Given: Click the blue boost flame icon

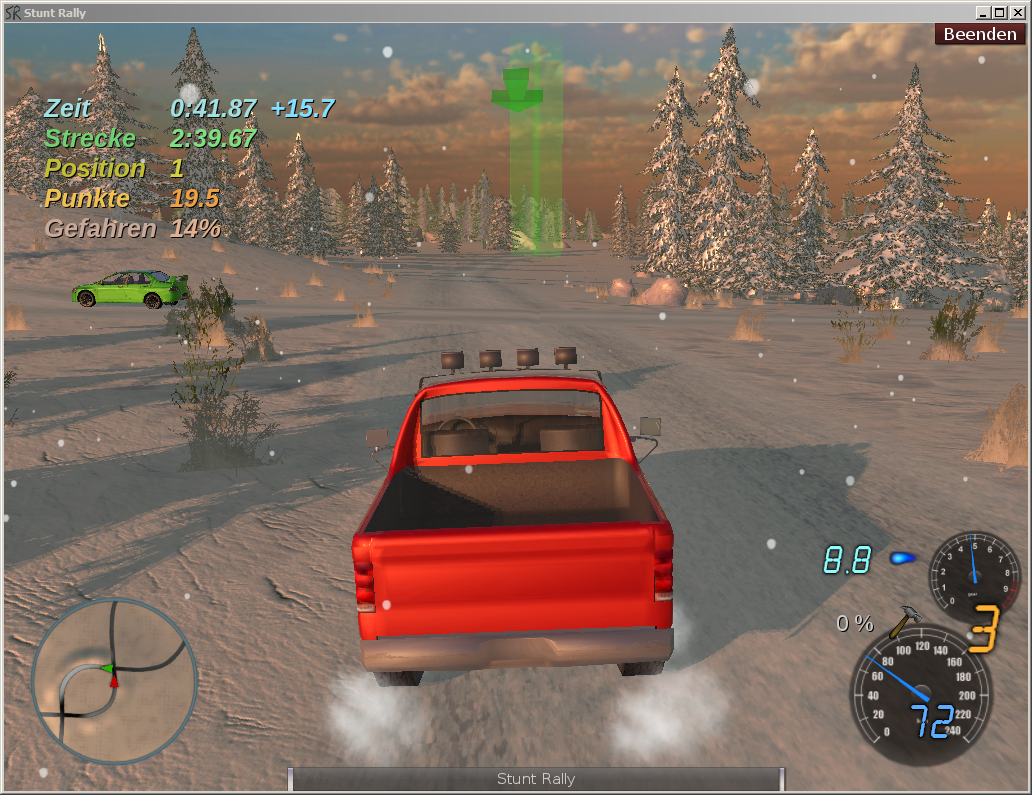Looking at the screenshot, I should 903,558.
